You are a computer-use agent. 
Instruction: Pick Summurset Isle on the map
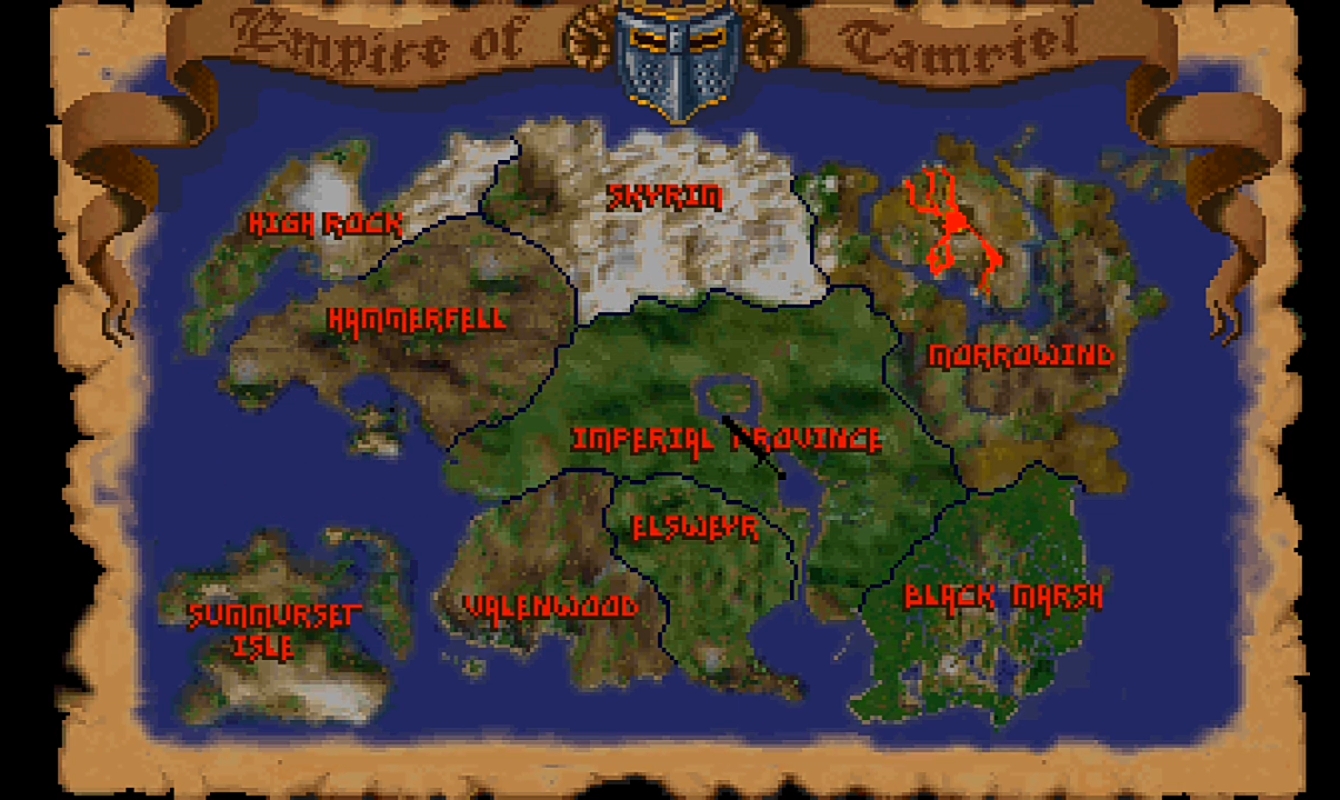[x=270, y=630]
